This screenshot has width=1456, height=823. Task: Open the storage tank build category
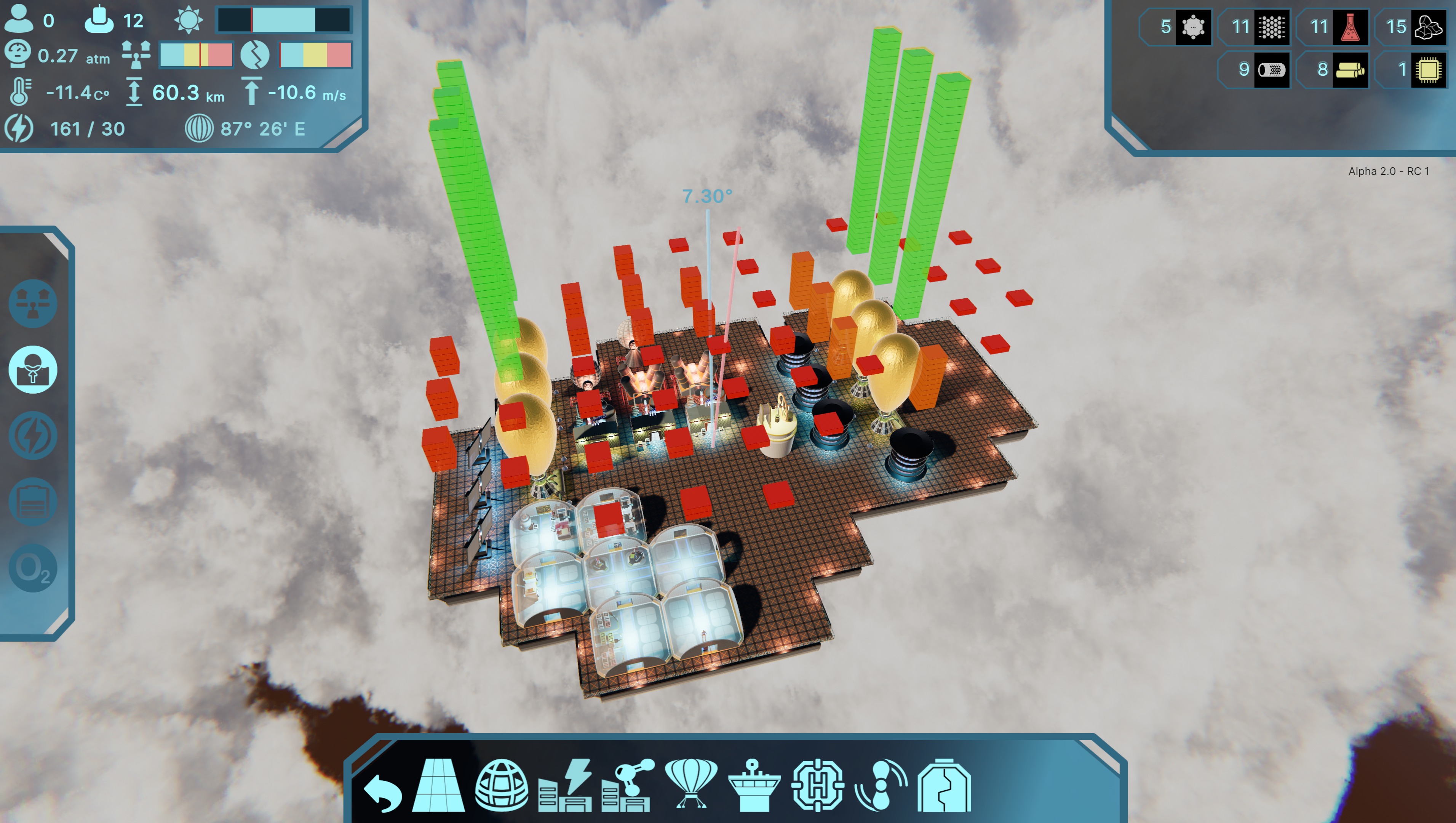(x=943, y=786)
